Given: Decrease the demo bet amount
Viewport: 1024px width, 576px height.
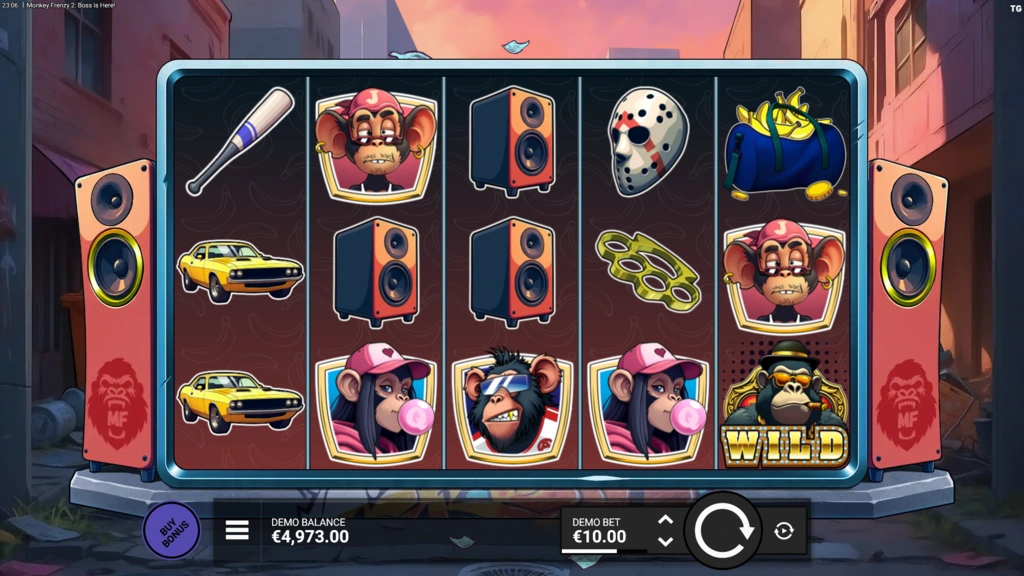Looking at the screenshot, I should pyautogui.click(x=665, y=541).
